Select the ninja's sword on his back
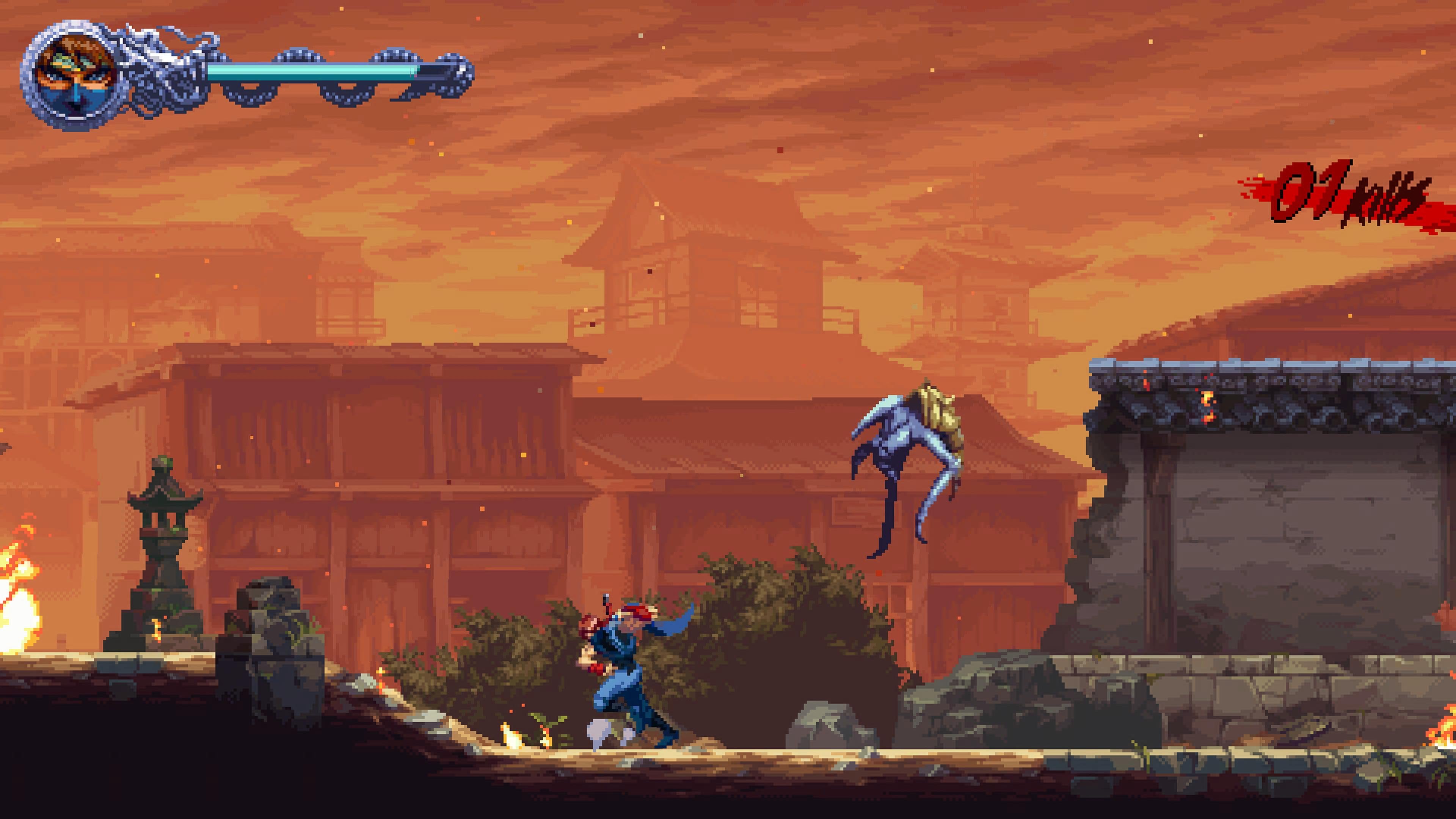The image size is (1456, 819). [607, 601]
